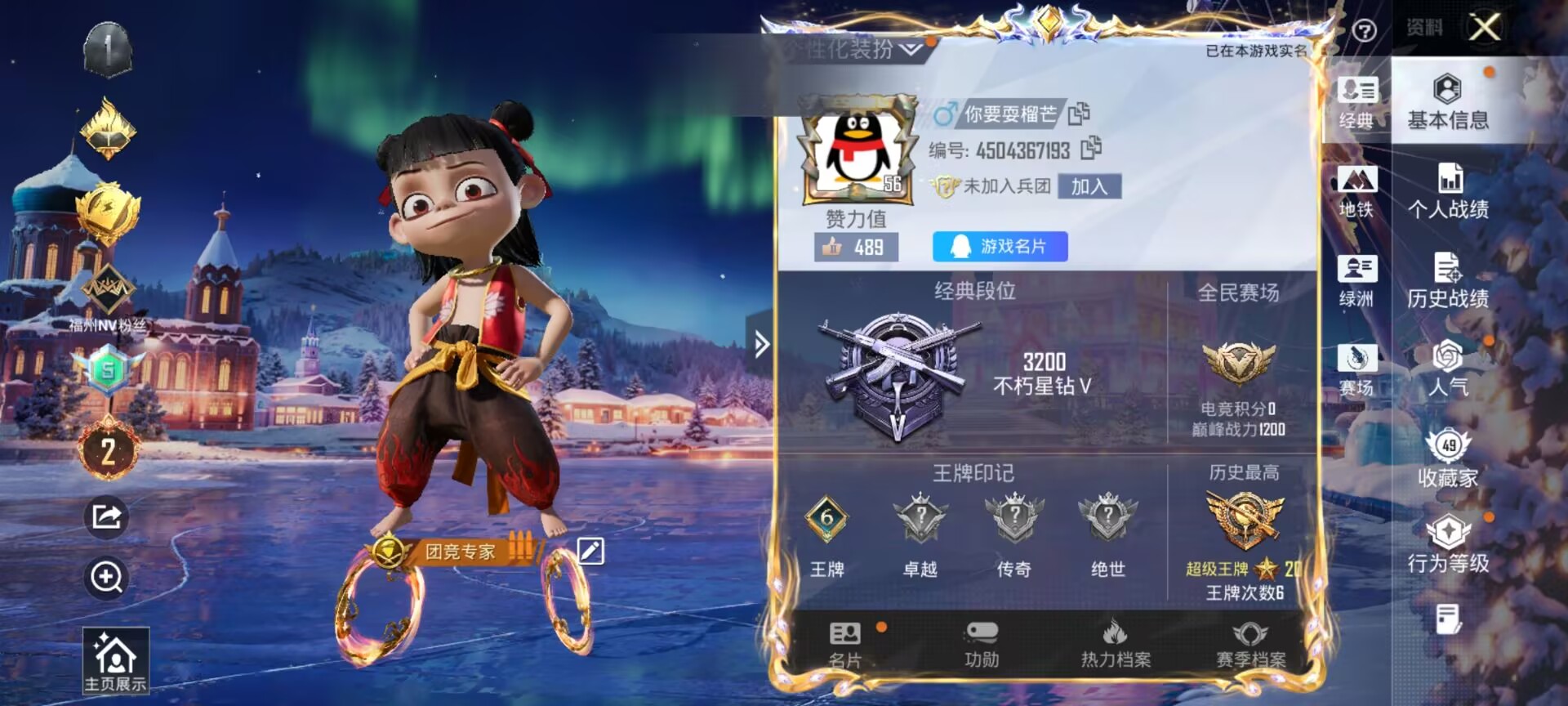Screen dimensions: 1568x706
Task: Click the 加入 join corps button
Action: click(1089, 186)
